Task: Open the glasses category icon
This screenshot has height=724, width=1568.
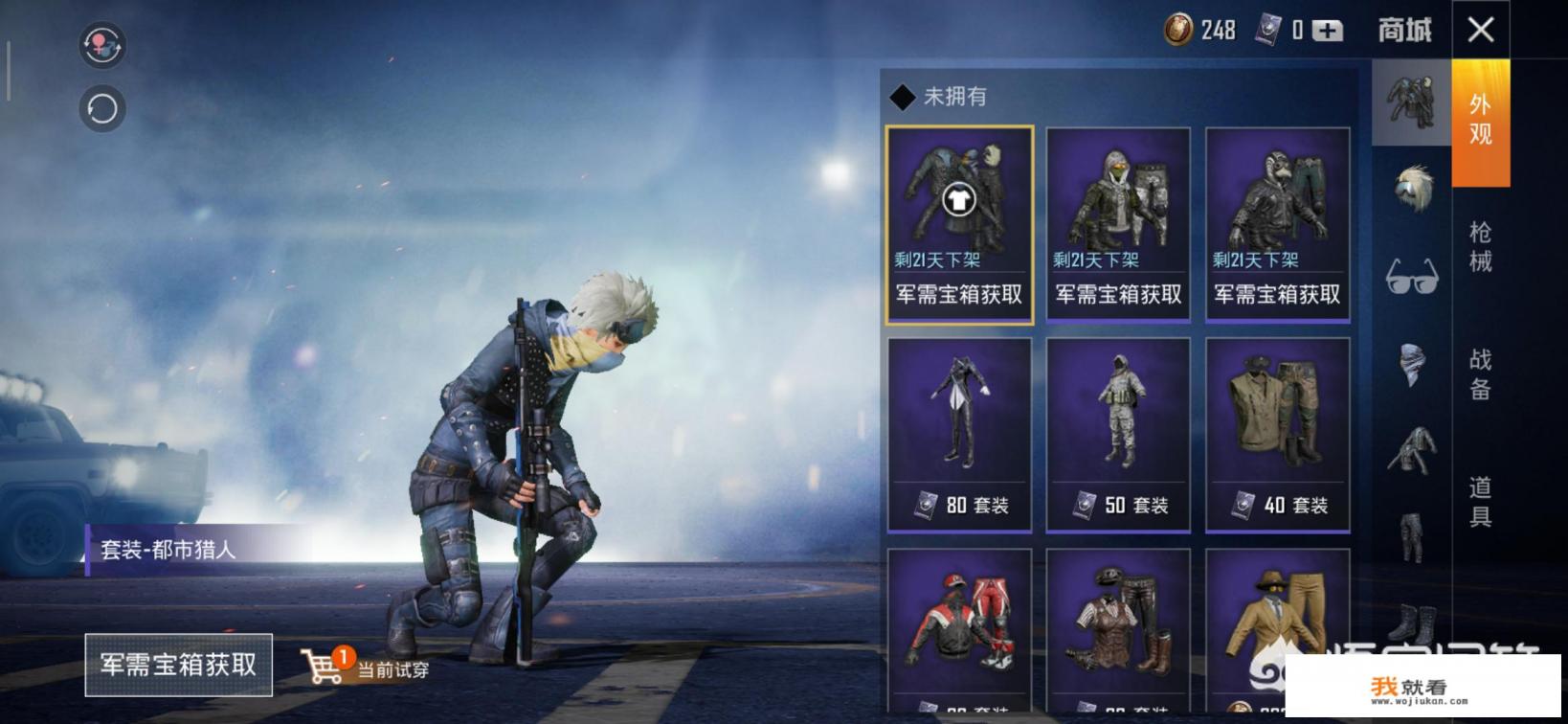Action: pyautogui.click(x=1412, y=277)
